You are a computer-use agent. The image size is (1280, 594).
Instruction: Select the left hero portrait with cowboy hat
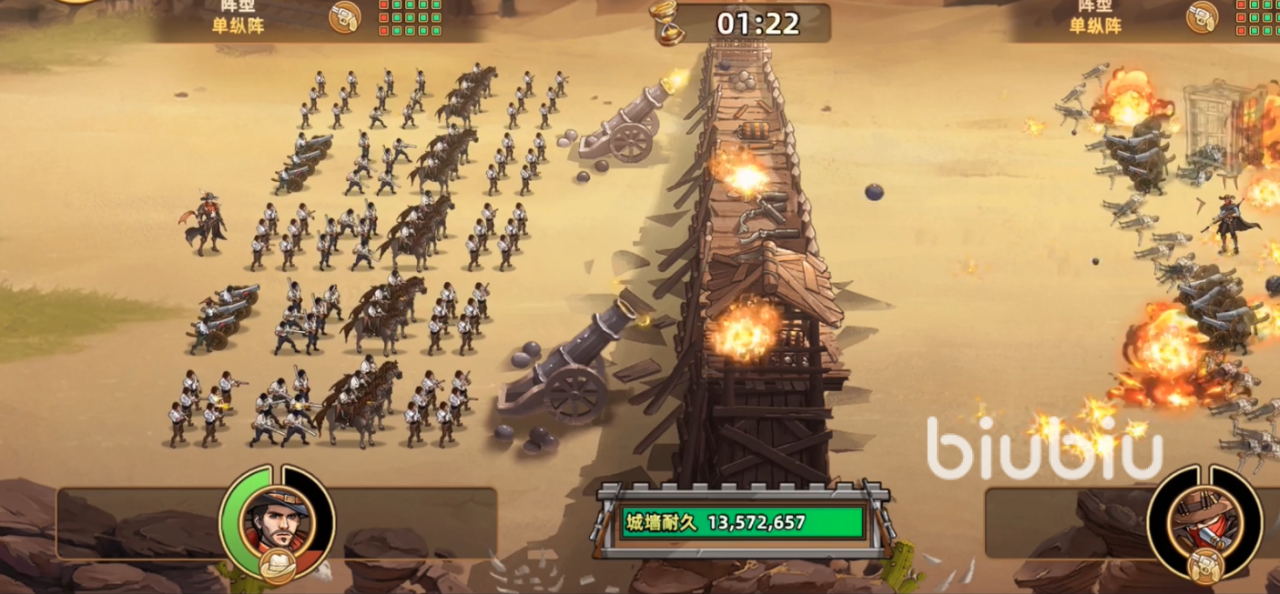point(277,517)
